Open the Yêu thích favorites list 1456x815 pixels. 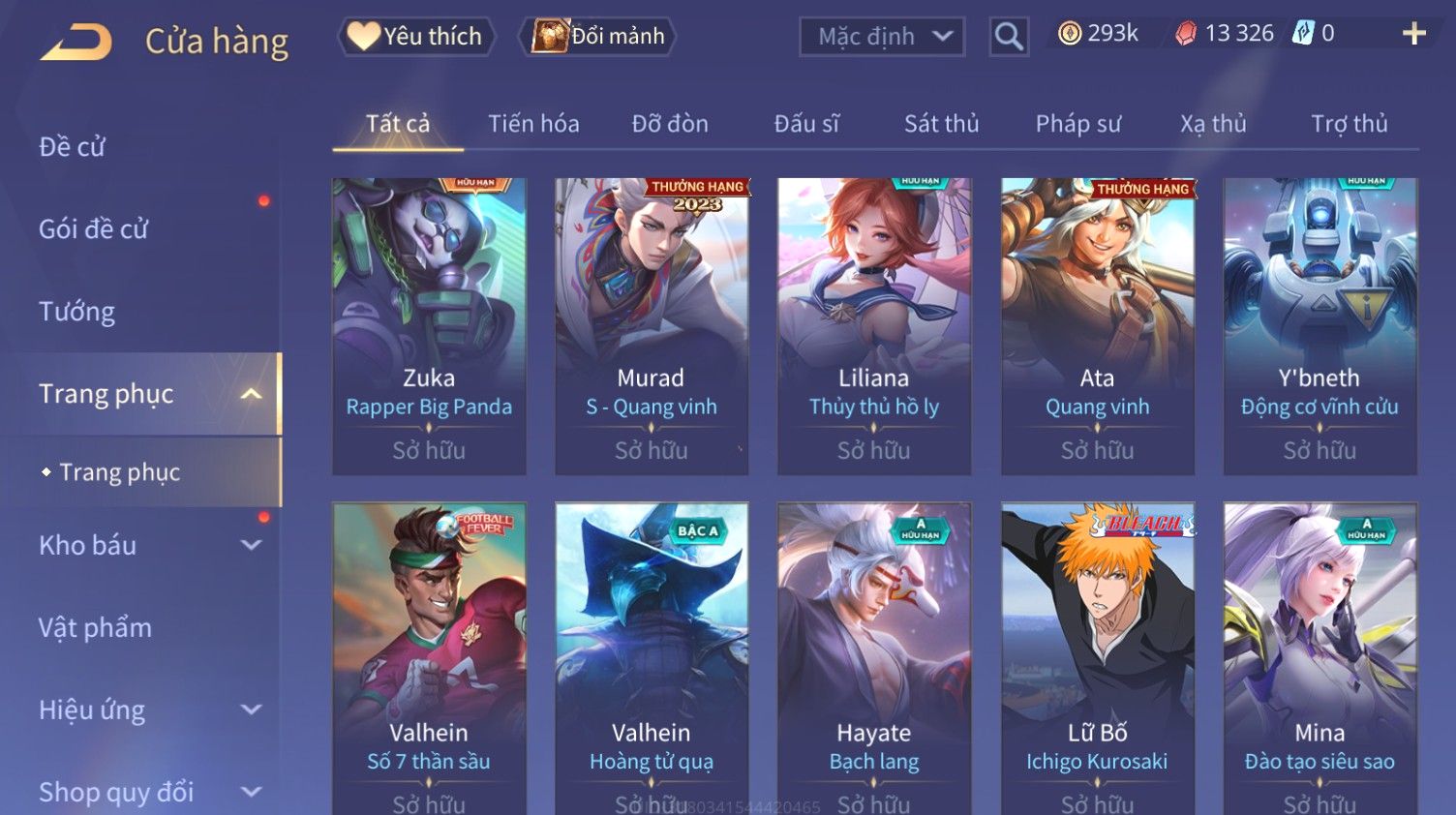(416, 37)
